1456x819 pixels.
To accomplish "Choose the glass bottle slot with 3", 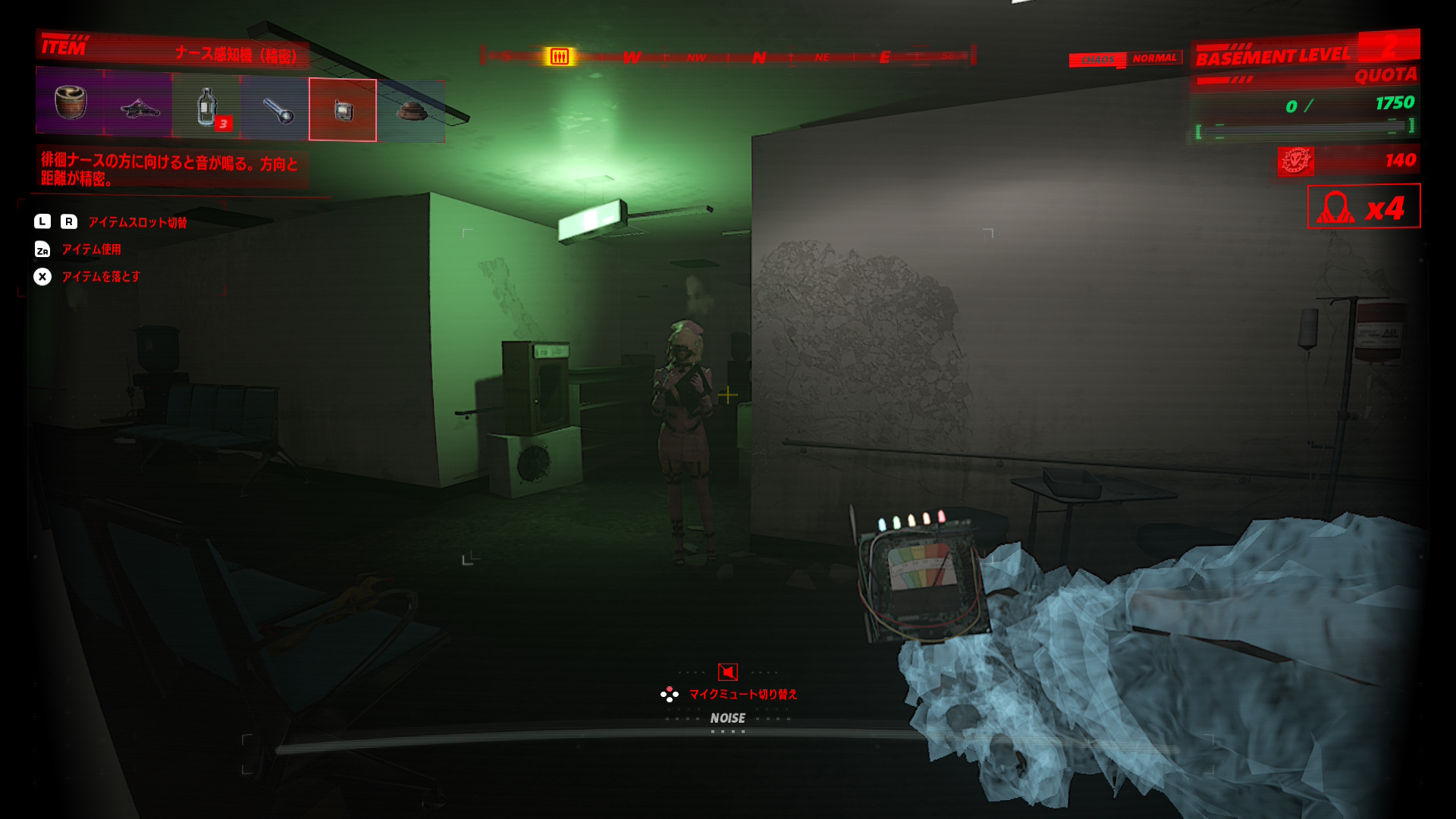I will [206, 108].
